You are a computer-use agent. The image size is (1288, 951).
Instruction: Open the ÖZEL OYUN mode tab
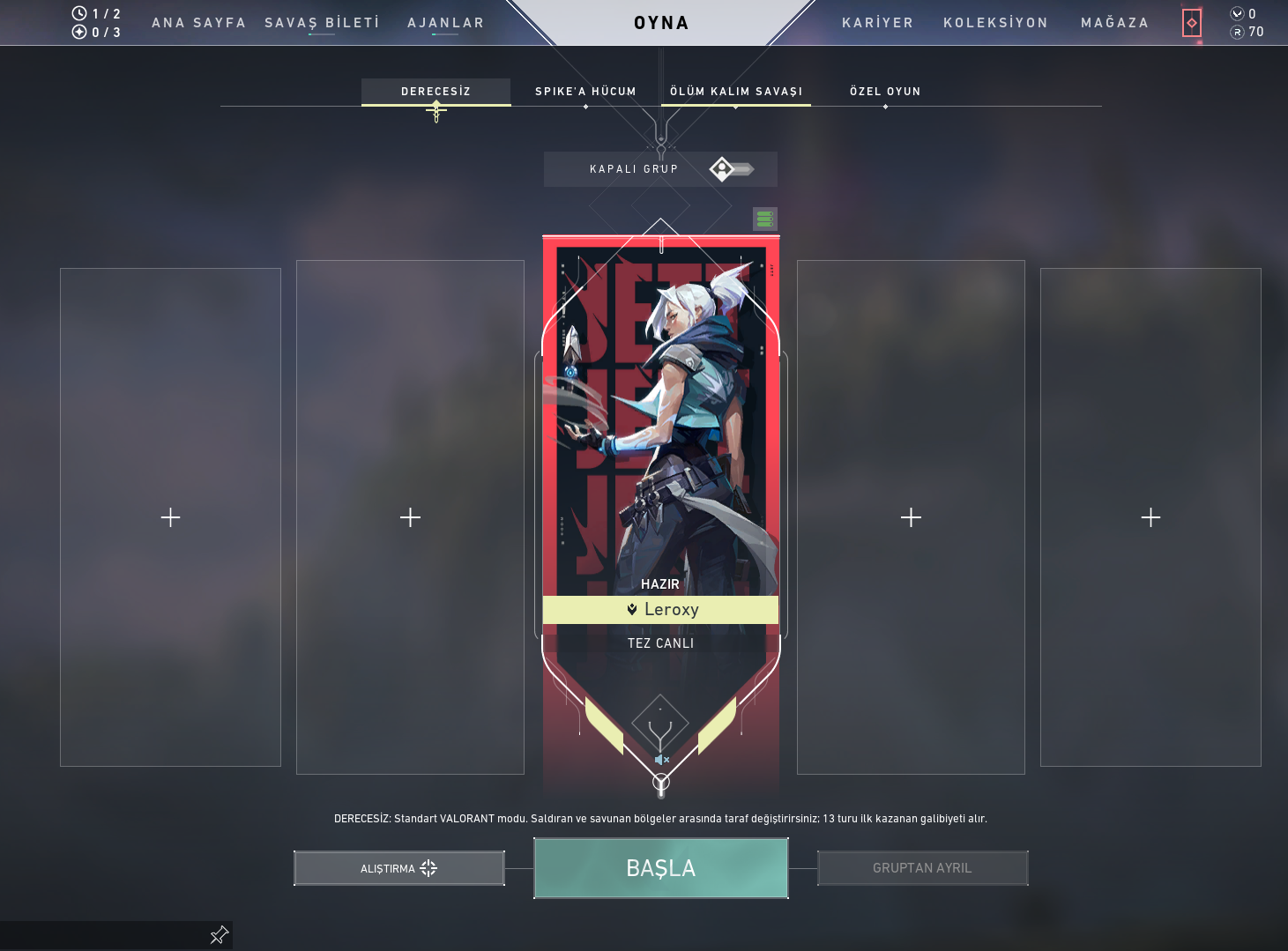[885, 91]
